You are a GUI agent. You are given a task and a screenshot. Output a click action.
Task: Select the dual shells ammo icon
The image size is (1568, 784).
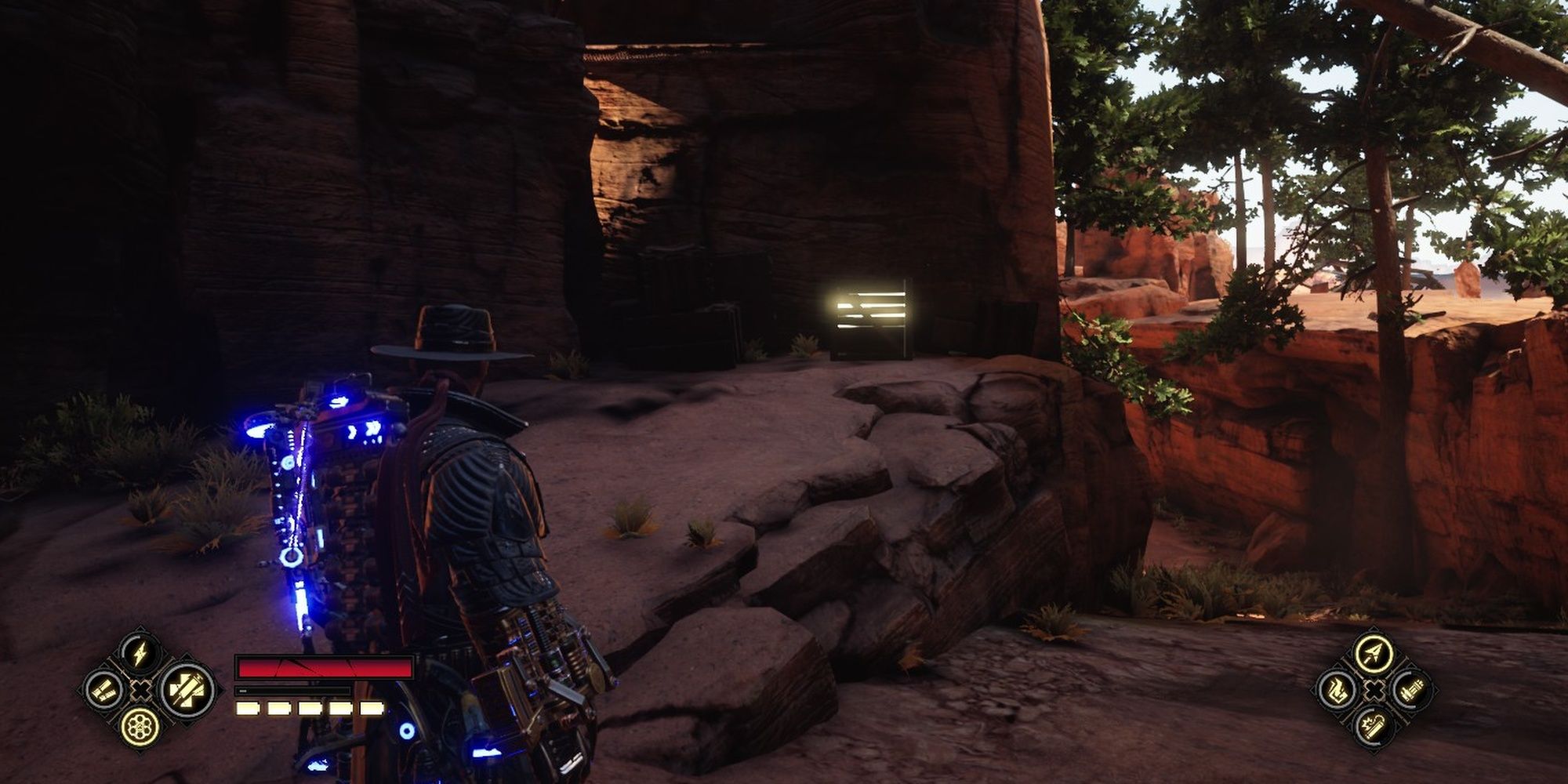pyautogui.click(x=104, y=690)
